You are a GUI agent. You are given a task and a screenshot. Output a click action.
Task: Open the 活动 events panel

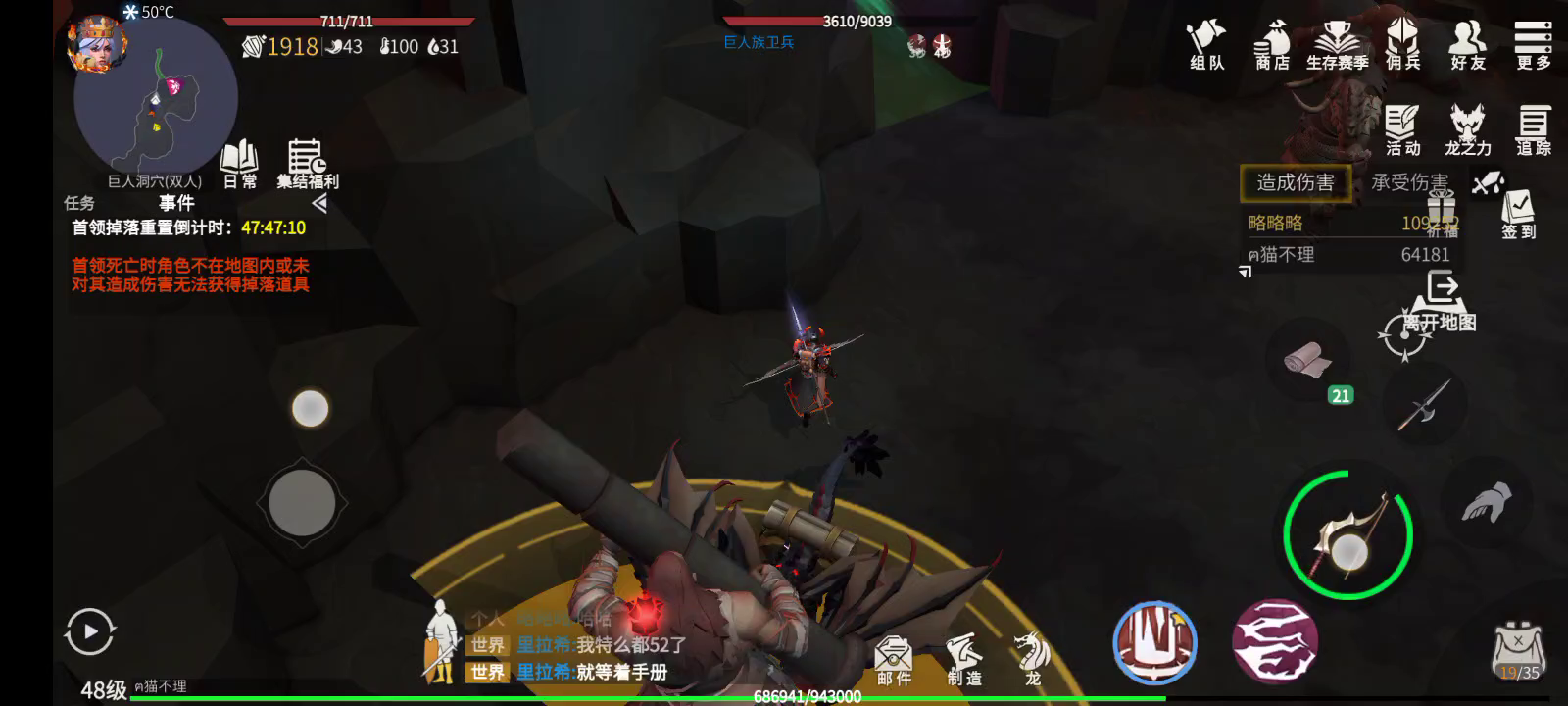pos(1402,130)
